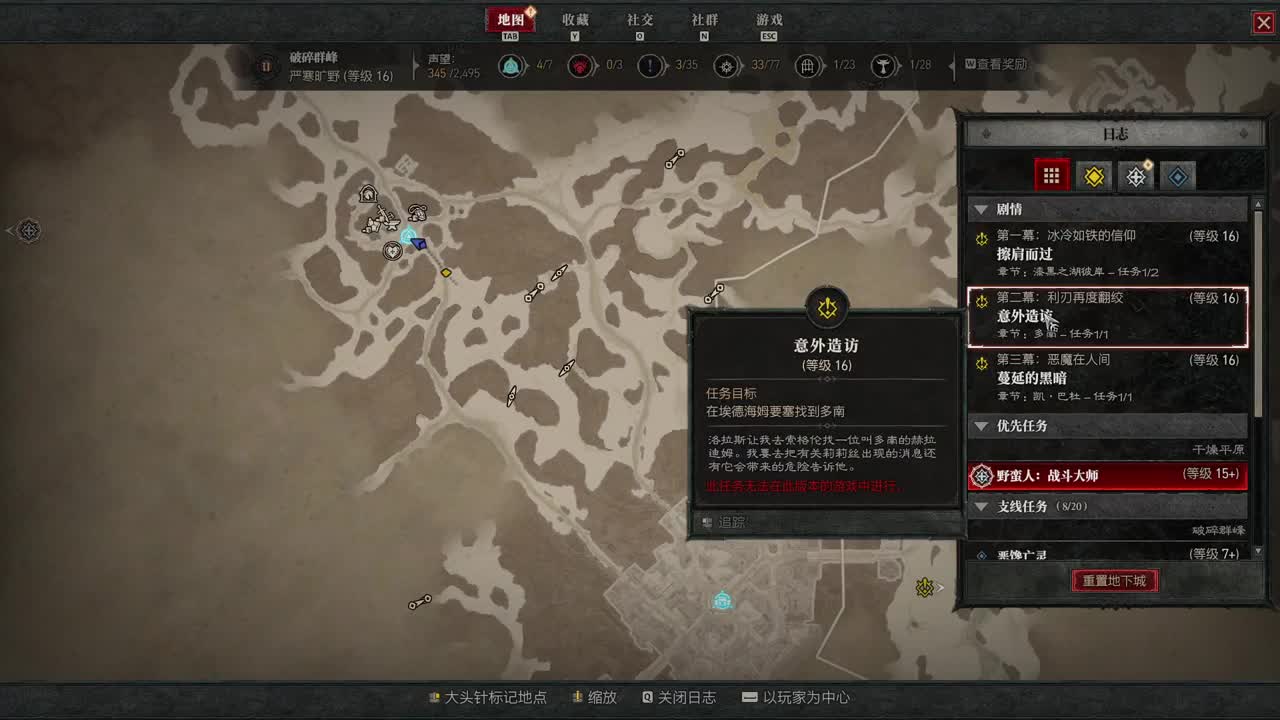Click the quest marker icon above the tooltip
The height and width of the screenshot is (720, 1280).
tap(827, 307)
